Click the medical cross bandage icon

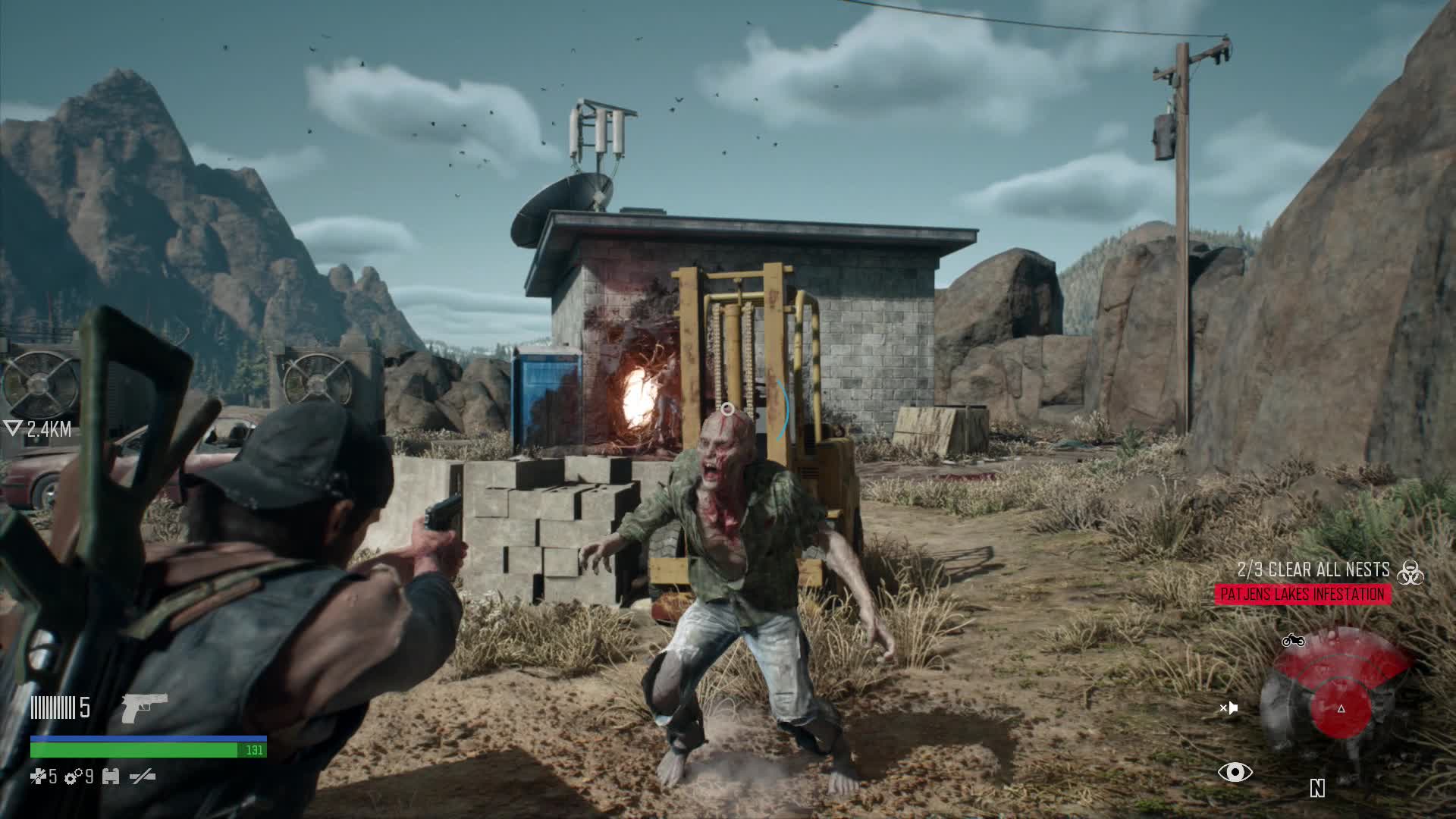[38, 777]
